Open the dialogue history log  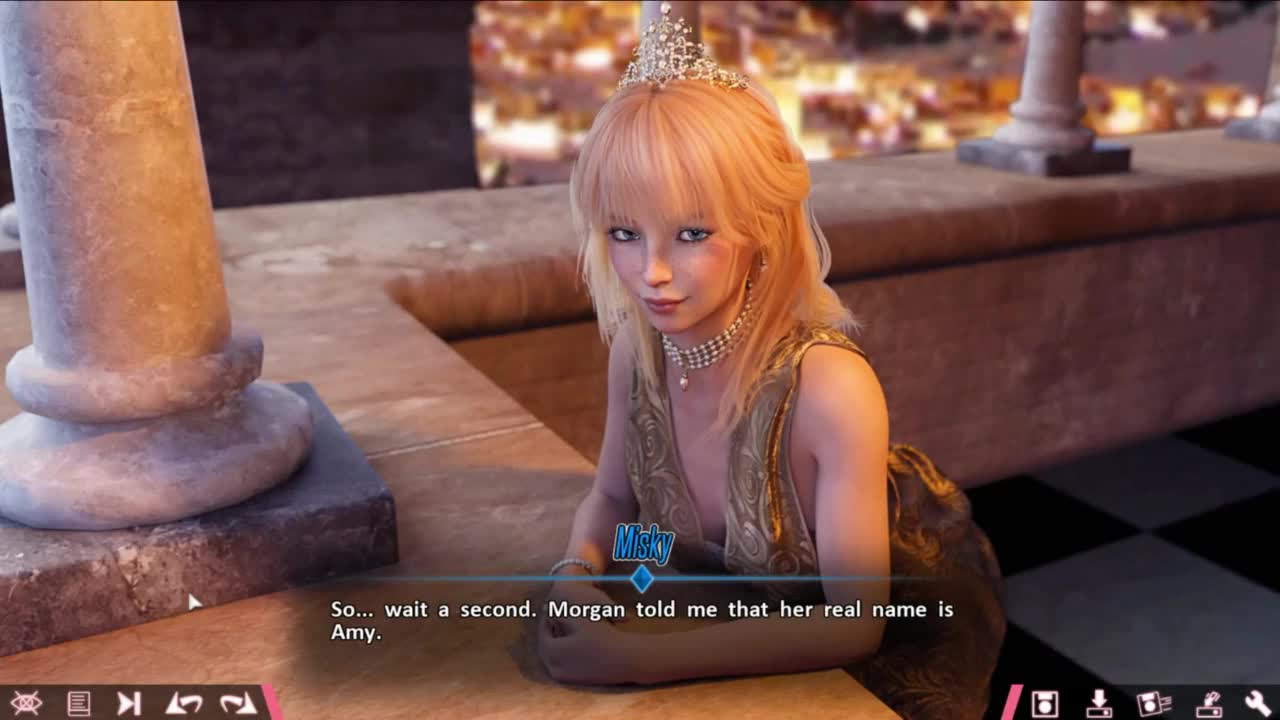pyautogui.click(x=78, y=703)
